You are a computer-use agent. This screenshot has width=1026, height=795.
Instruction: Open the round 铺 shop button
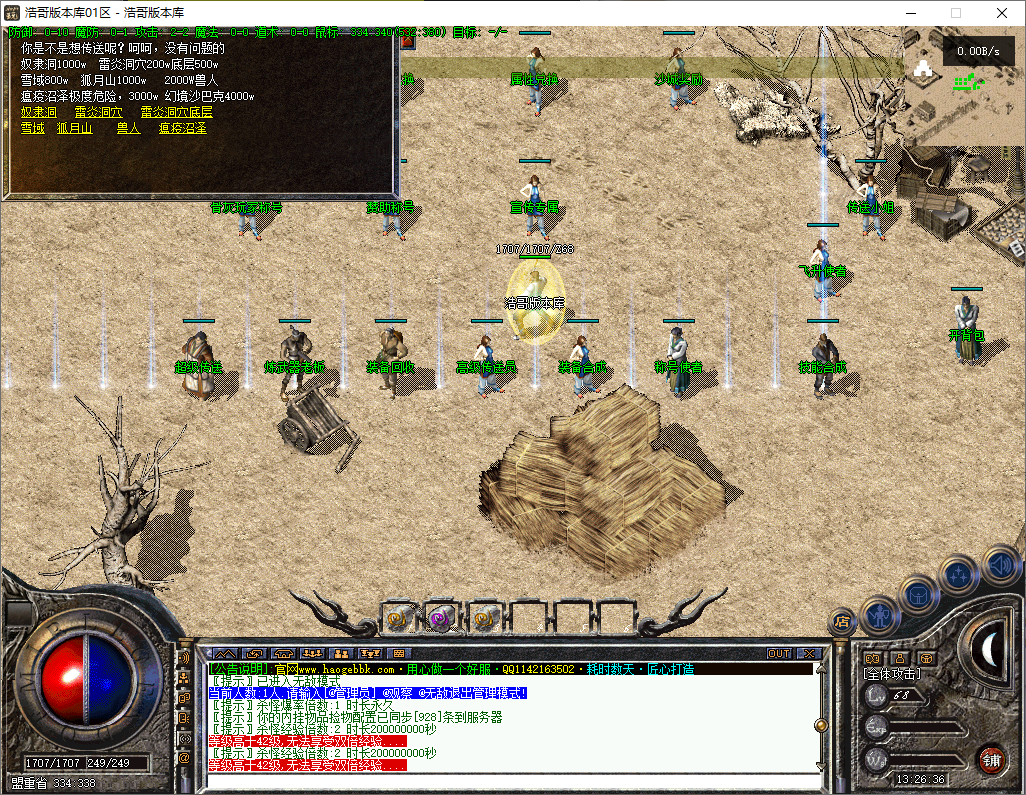tap(990, 758)
